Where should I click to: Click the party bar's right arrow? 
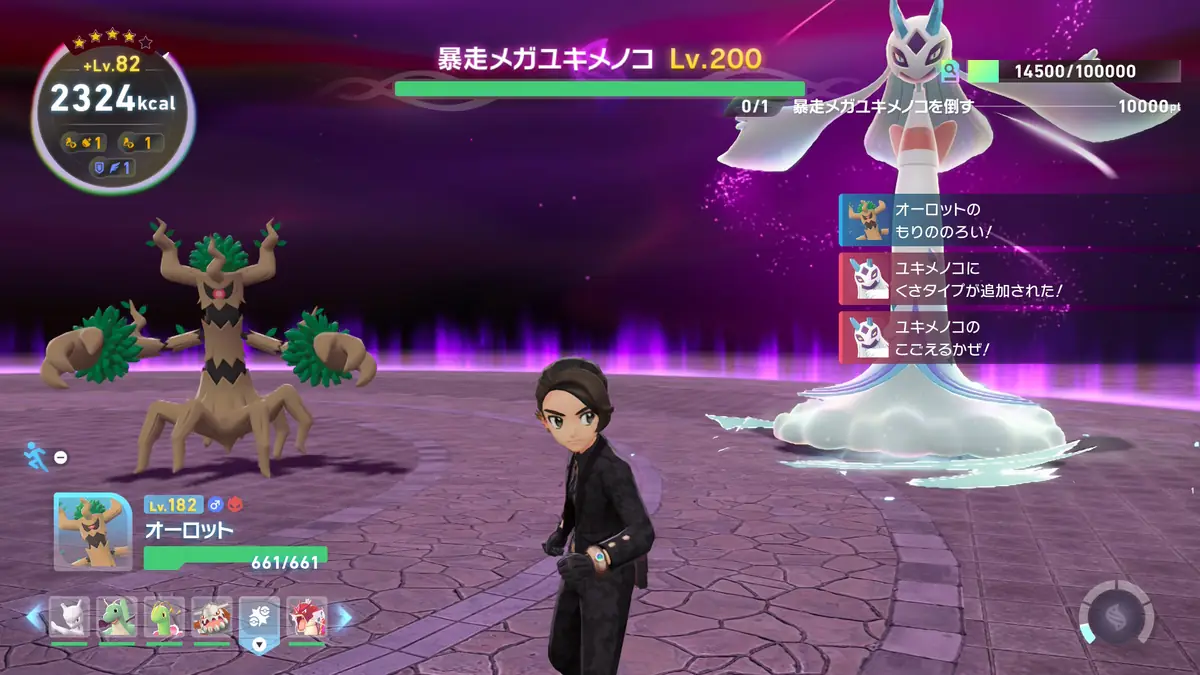coord(342,618)
